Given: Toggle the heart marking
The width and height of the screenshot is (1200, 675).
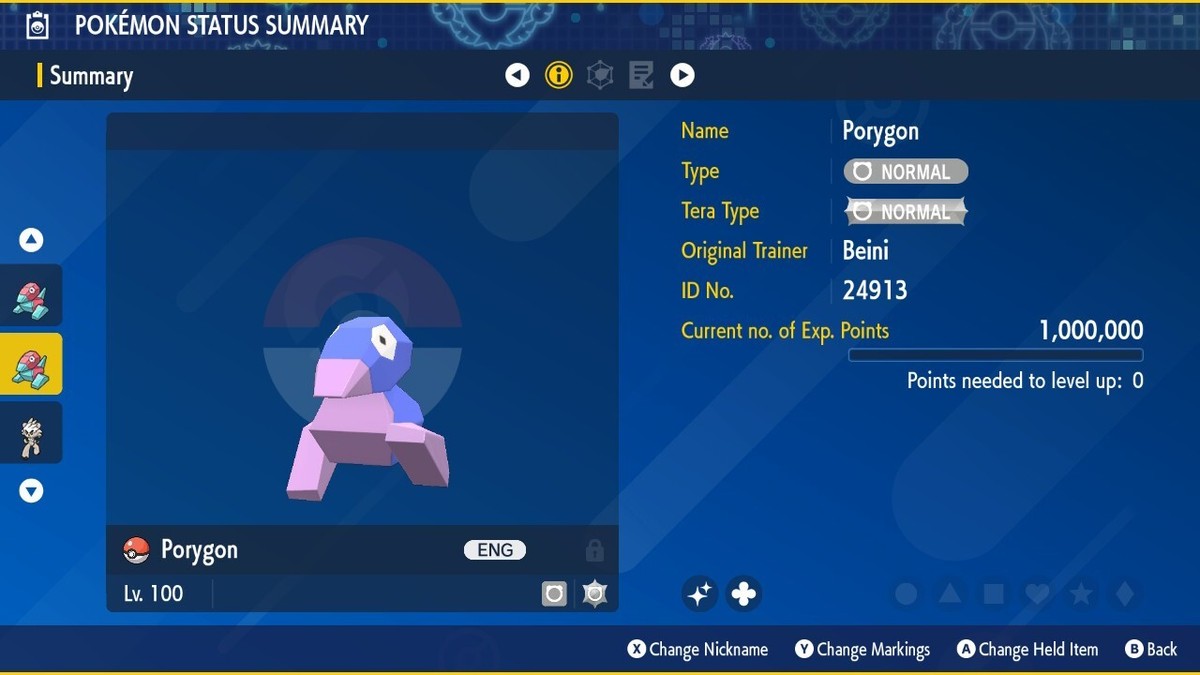Looking at the screenshot, I should [1037, 594].
